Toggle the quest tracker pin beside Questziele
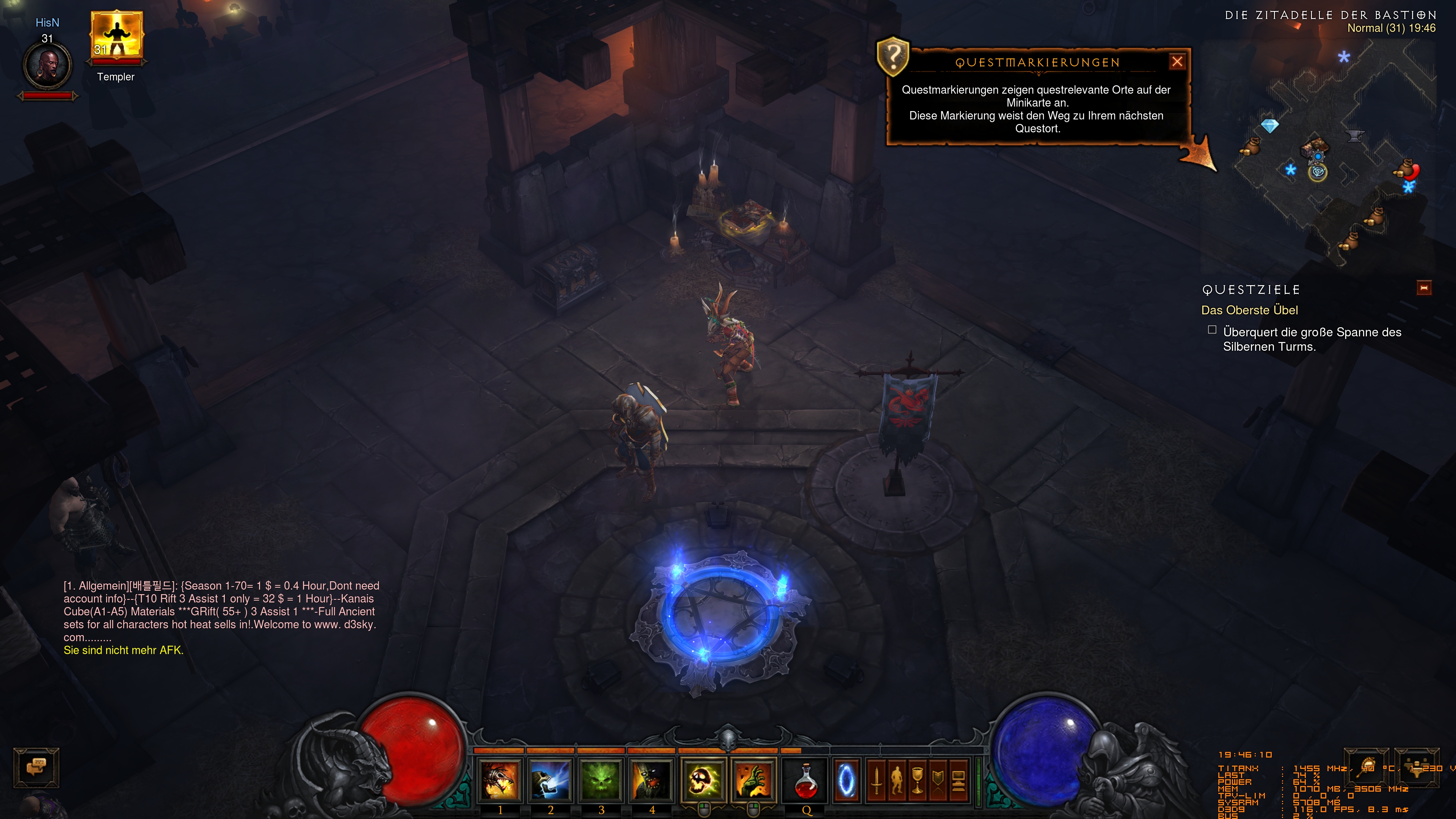Screen dimensions: 1456x819 (1425, 288)
